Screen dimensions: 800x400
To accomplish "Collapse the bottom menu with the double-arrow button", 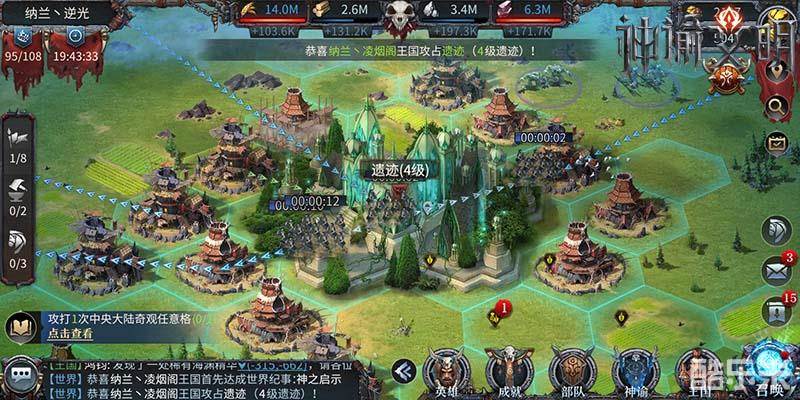I will pyautogui.click(x=404, y=368).
